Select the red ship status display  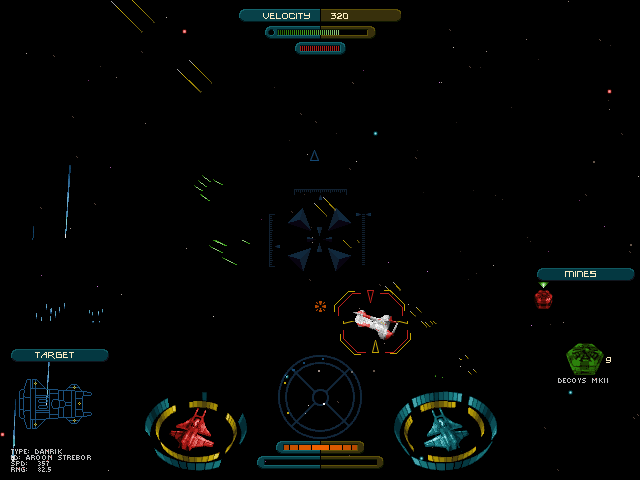tap(195, 430)
